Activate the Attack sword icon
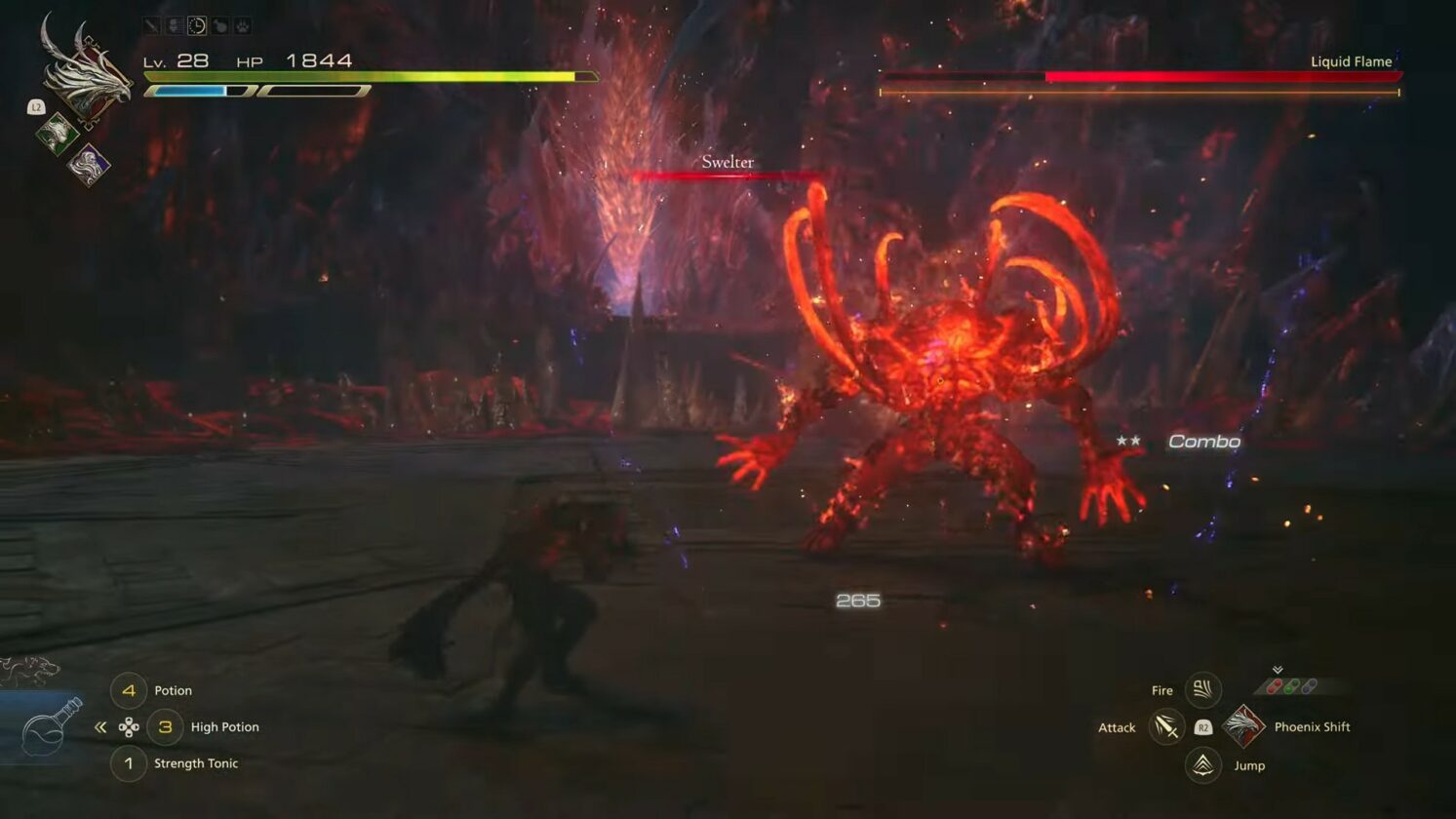The image size is (1456, 819). click(1165, 727)
